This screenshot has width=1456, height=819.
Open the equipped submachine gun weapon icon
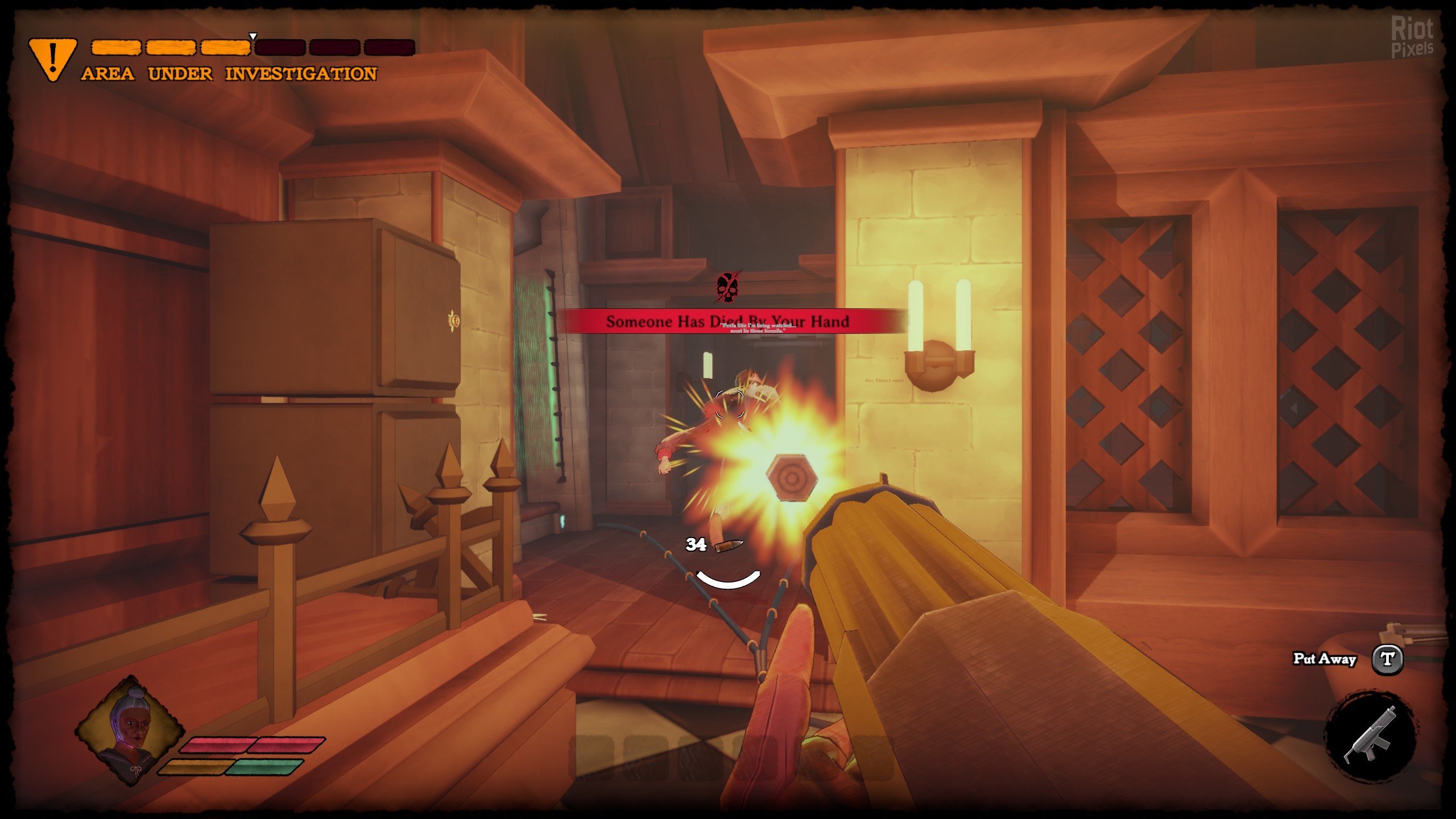(1370, 736)
